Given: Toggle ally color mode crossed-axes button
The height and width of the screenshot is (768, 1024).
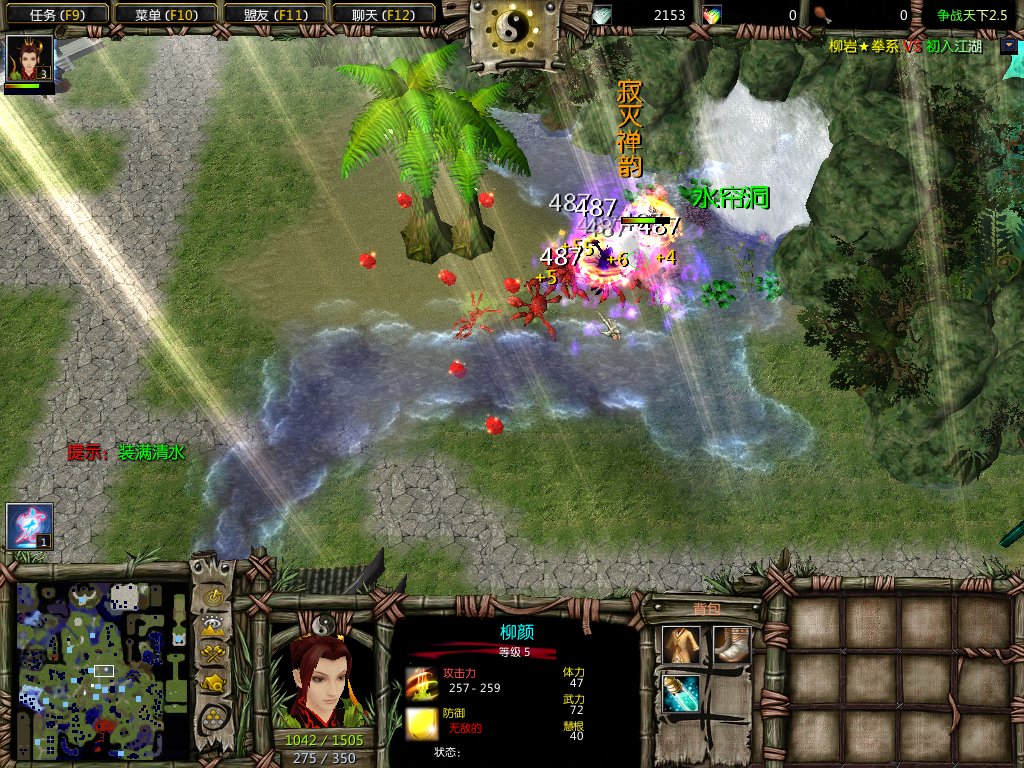Looking at the screenshot, I should (x=213, y=655).
